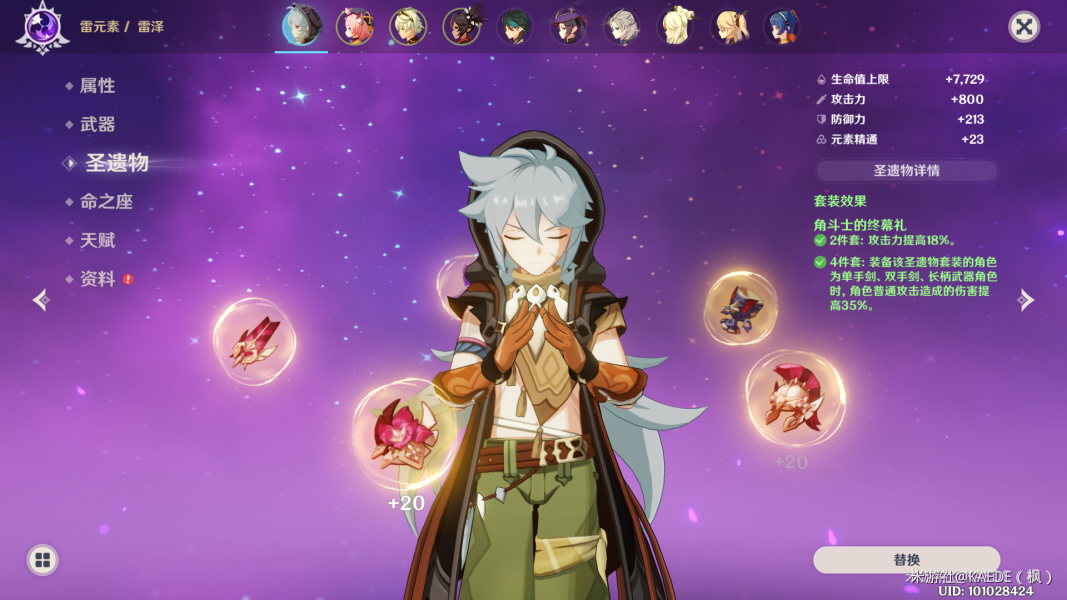Image resolution: width=1067 pixels, height=600 pixels.
Task: Select the red flower artifact bubble
Action: pyautogui.click(x=403, y=435)
